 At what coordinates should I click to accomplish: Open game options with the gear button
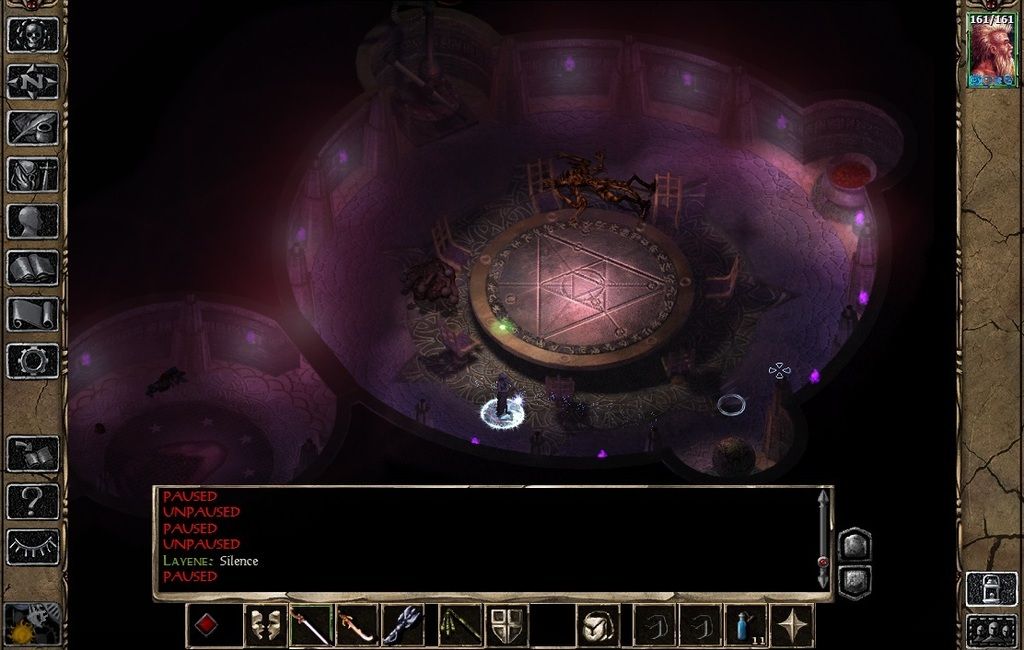pyautogui.click(x=33, y=360)
